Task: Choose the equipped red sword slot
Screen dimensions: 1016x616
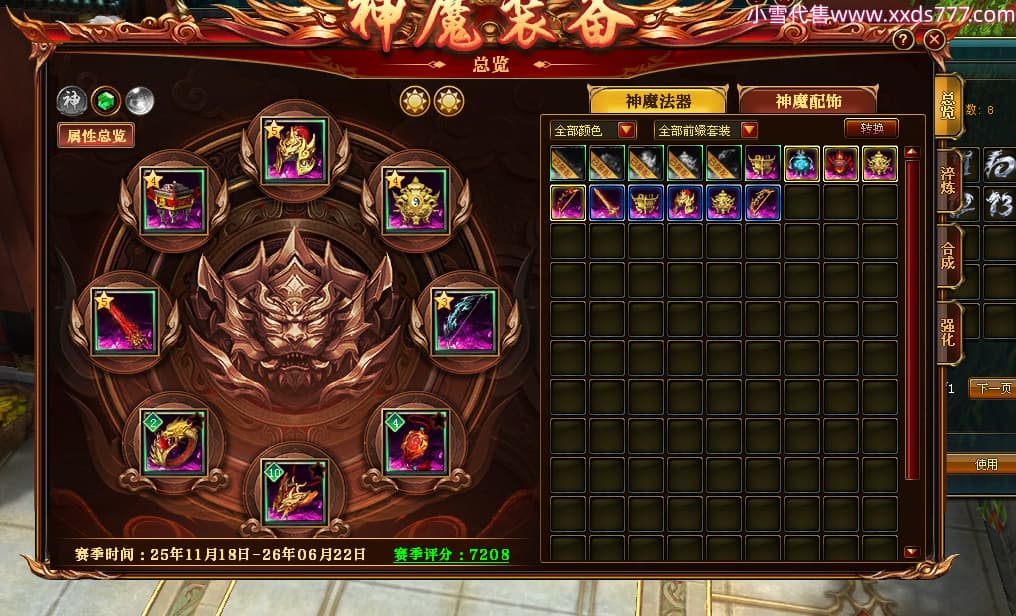Action: pos(125,322)
